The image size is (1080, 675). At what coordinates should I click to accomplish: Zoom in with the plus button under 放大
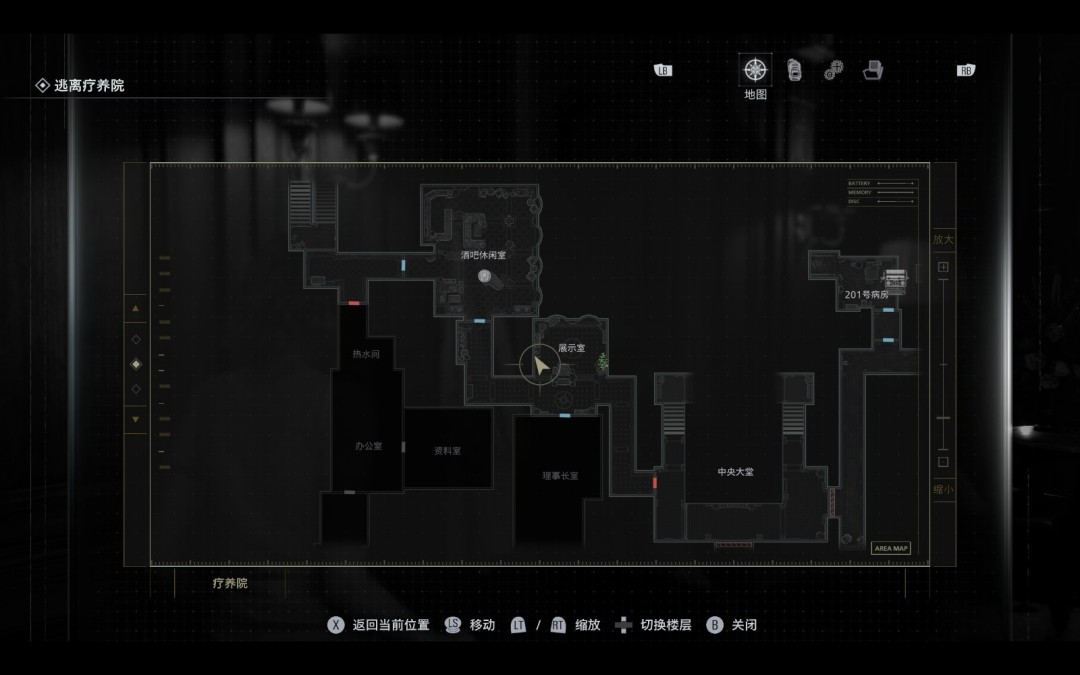943,267
